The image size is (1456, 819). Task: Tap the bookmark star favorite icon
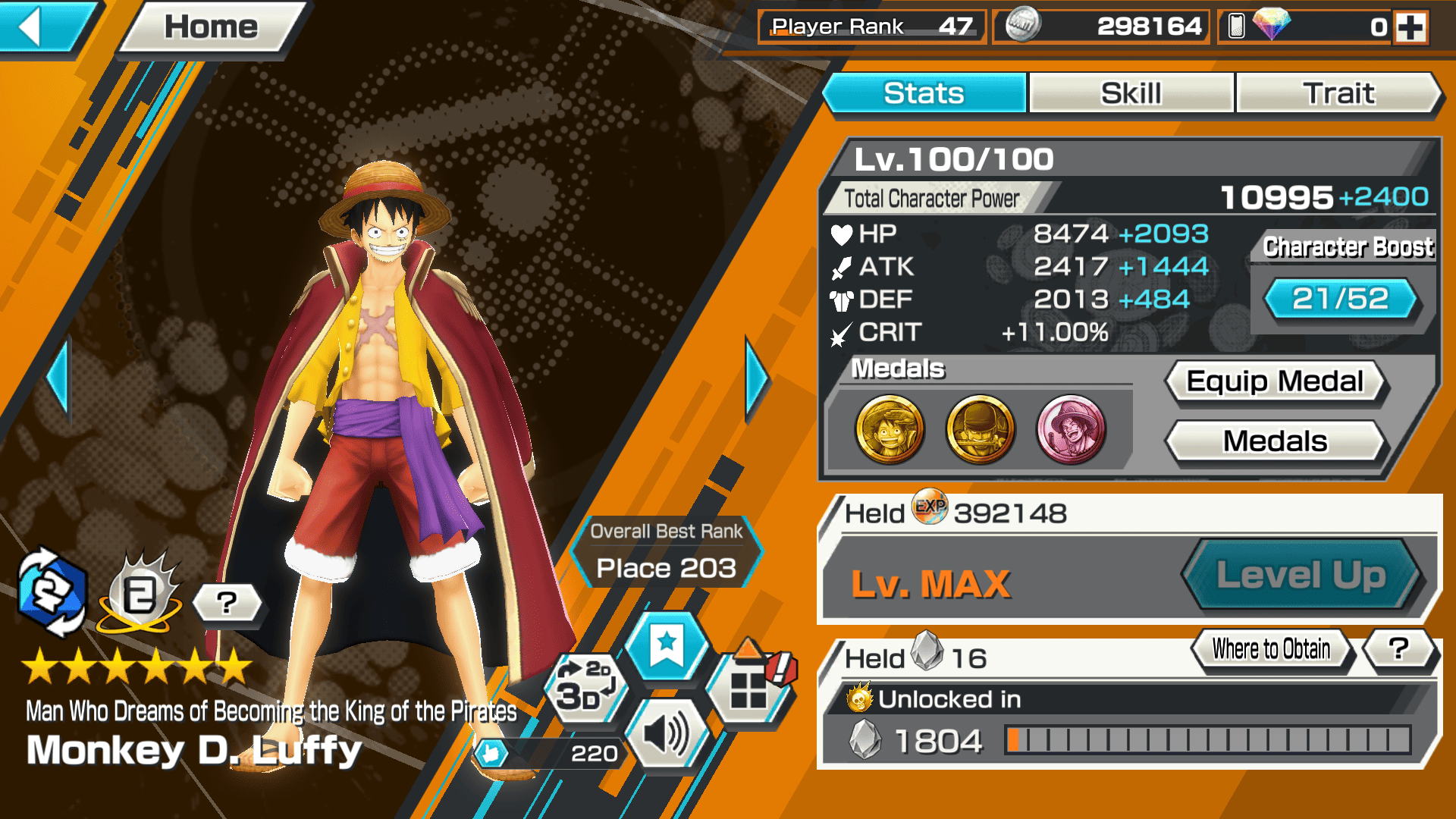(667, 647)
